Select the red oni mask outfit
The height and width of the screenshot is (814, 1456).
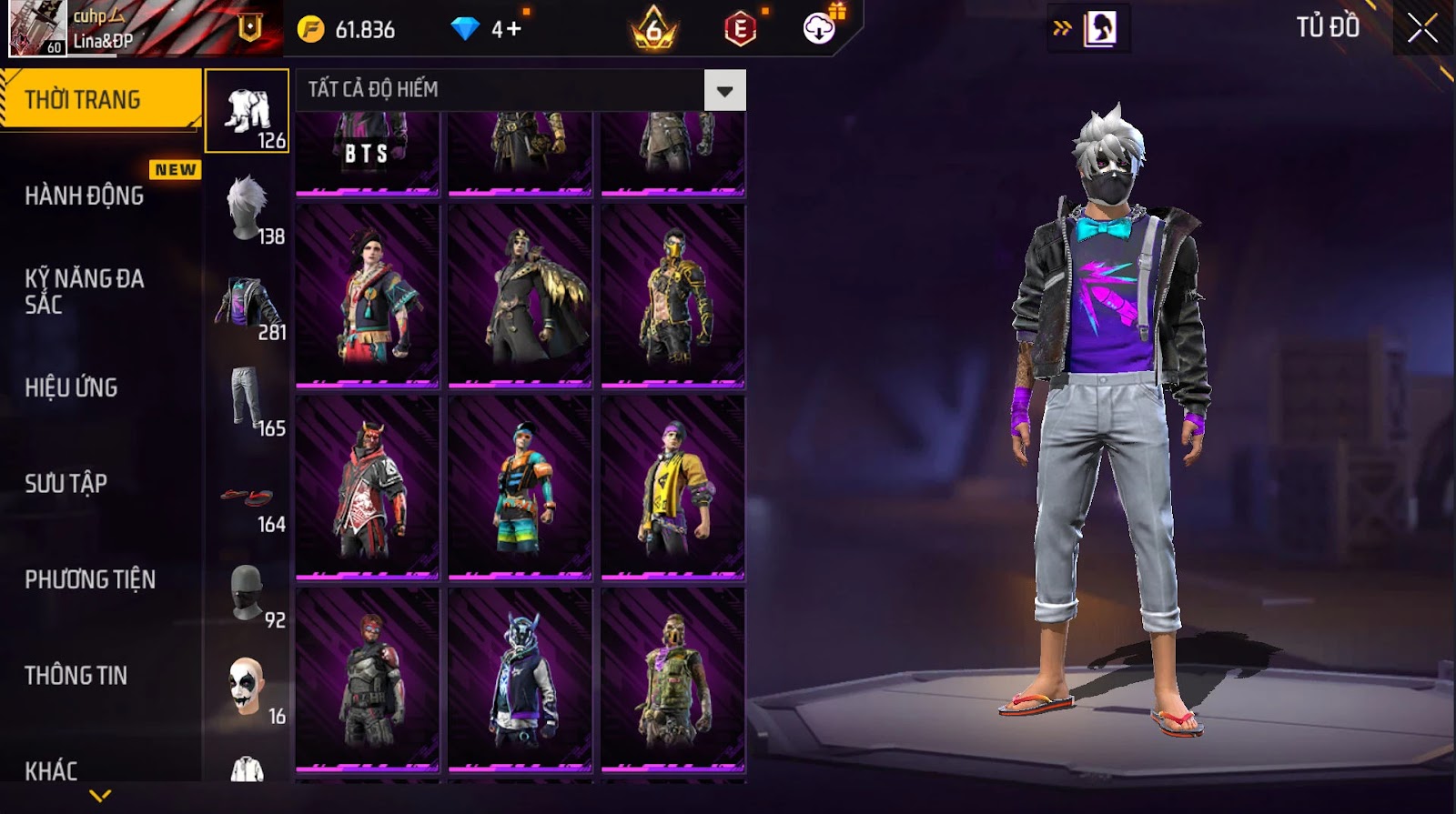click(367, 487)
